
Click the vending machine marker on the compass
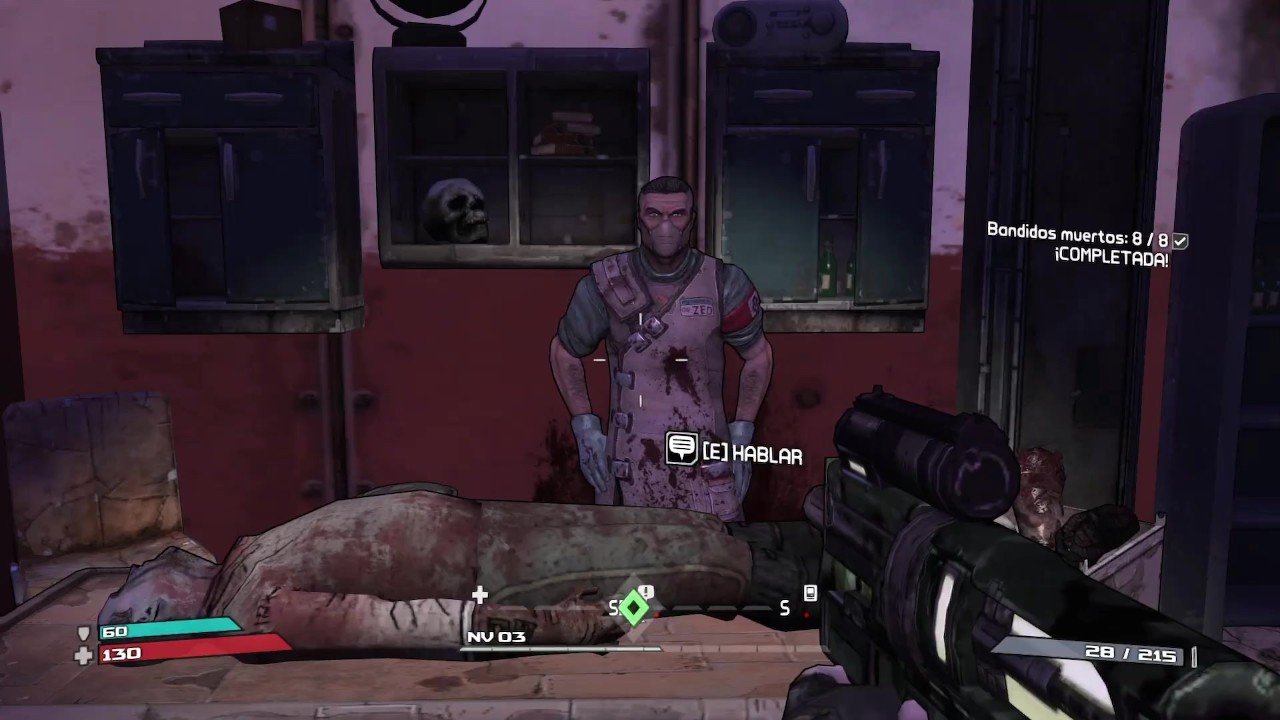[x=810, y=594]
